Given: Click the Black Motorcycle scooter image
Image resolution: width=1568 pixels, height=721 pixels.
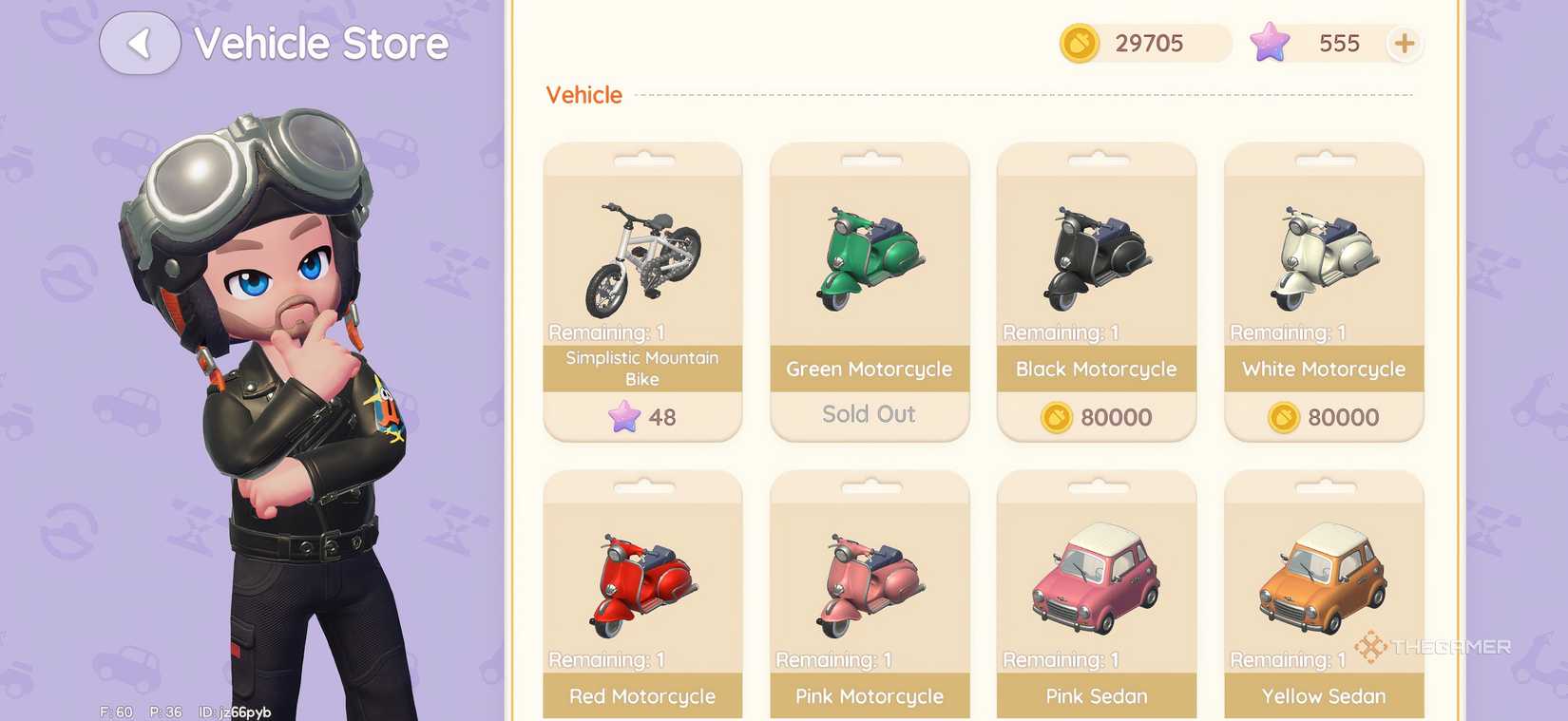Looking at the screenshot, I should tap(1095, 252).
